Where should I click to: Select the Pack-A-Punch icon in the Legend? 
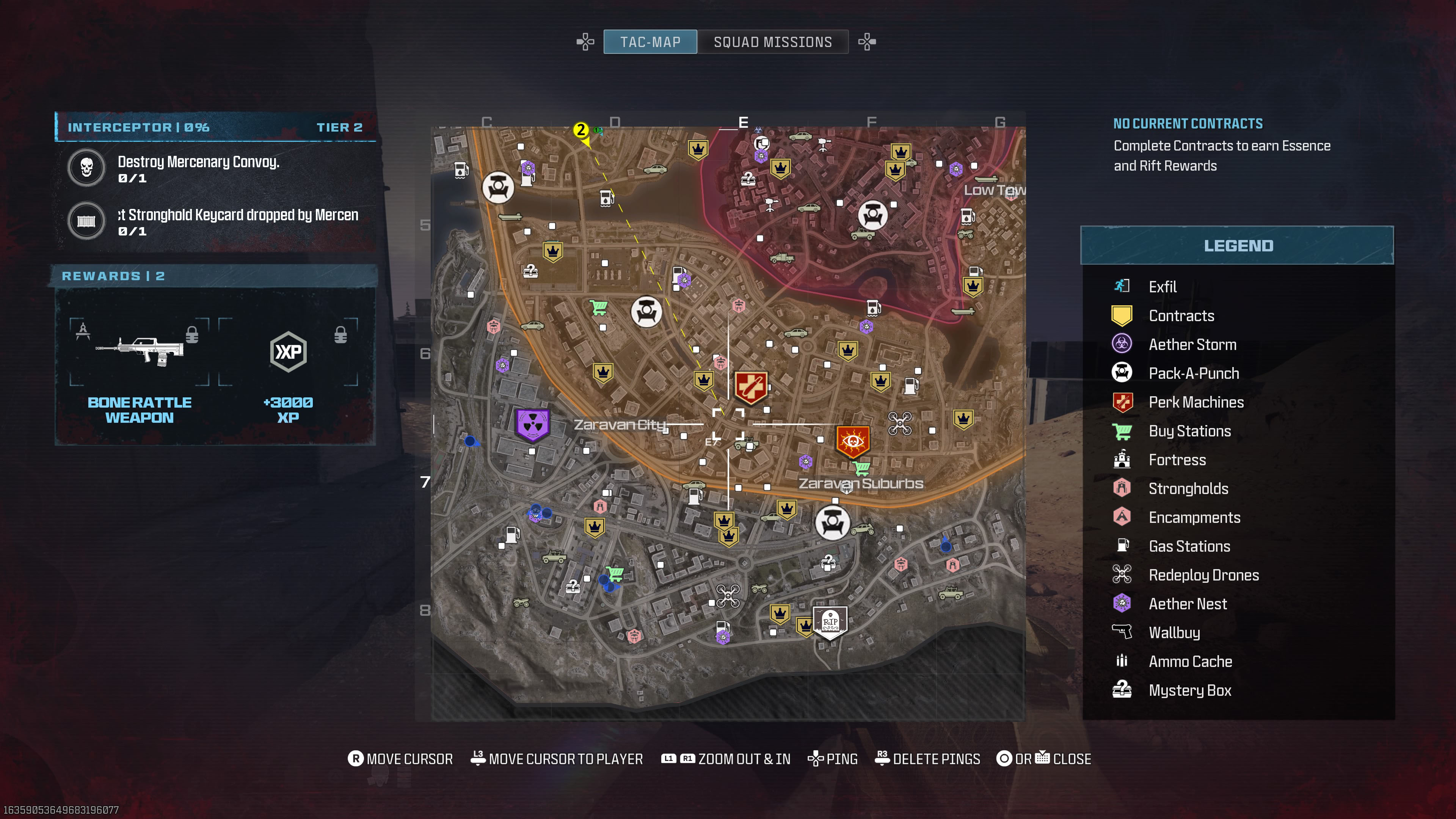coord(1122,372)
